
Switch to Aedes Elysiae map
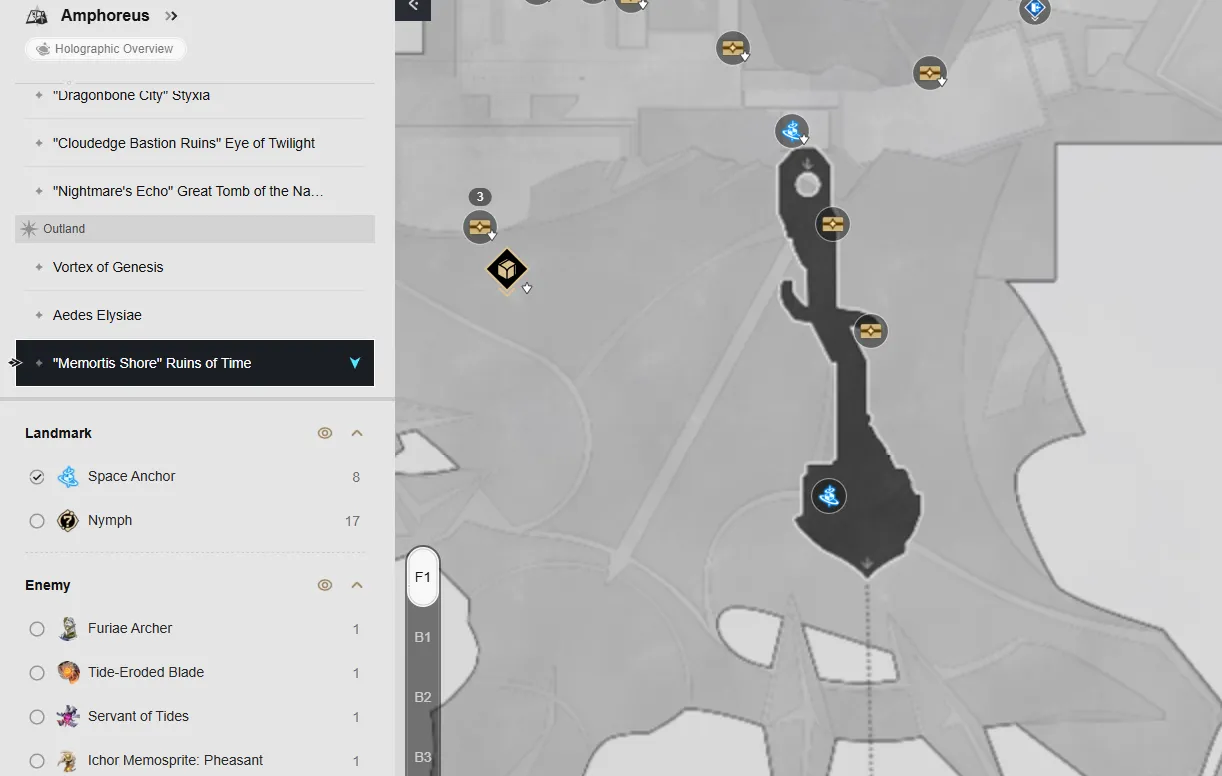[x=97, y=315]
